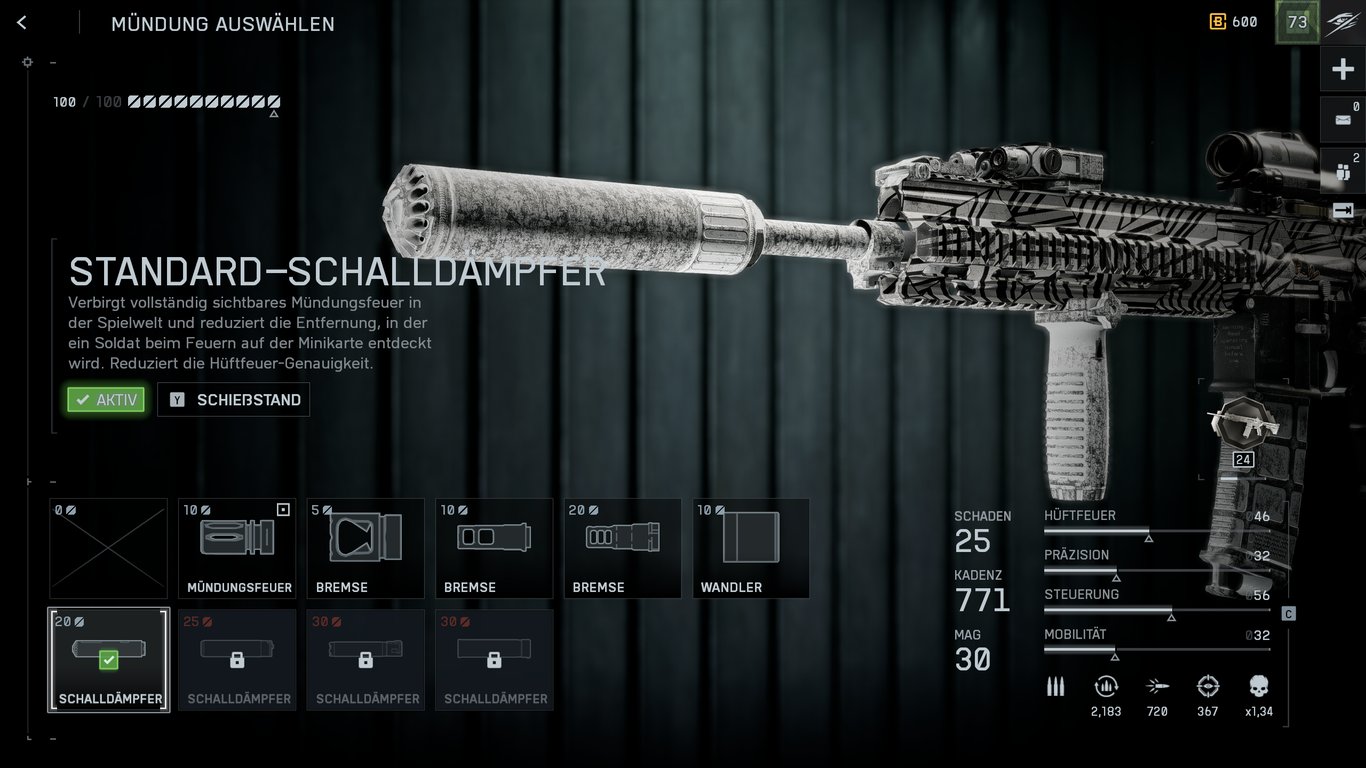The image size is (1366, 768).
Task: Go back using the arrow top left
Action: pos(21,22)
